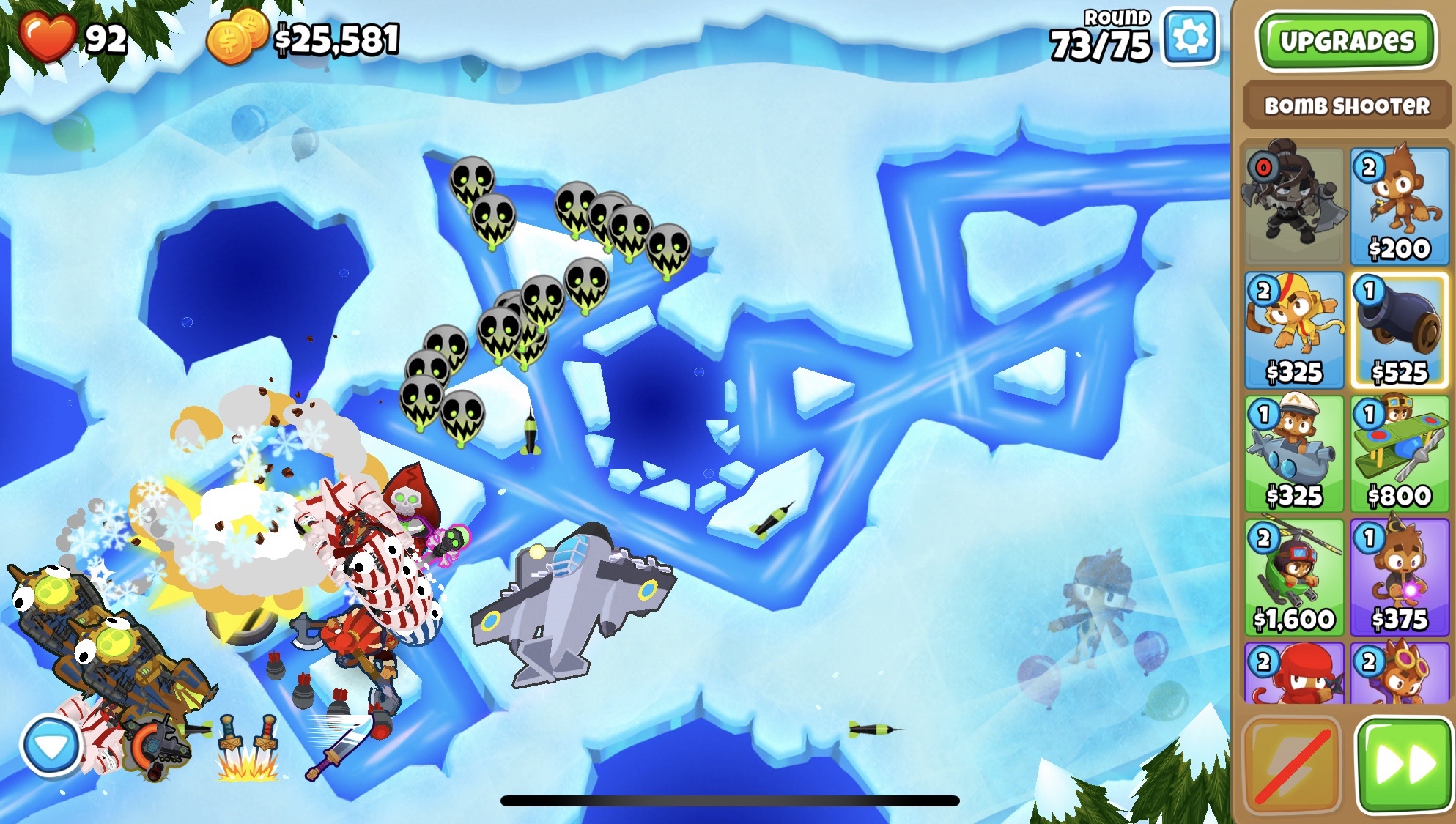
Task: Select the Dart Monkey for $200
Action: [1400, 206]
